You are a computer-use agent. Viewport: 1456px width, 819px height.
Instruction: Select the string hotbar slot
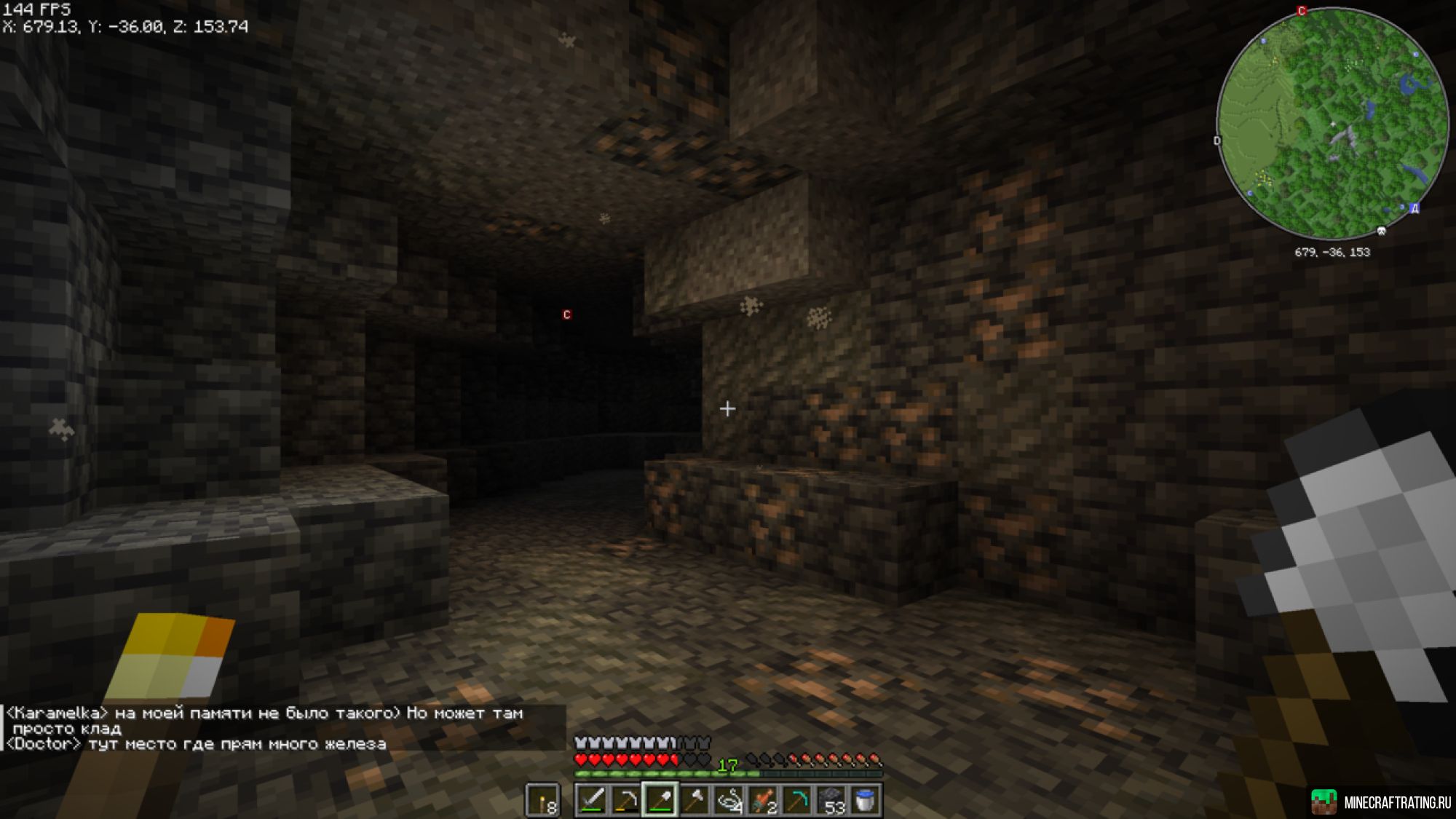click(728, 800)
